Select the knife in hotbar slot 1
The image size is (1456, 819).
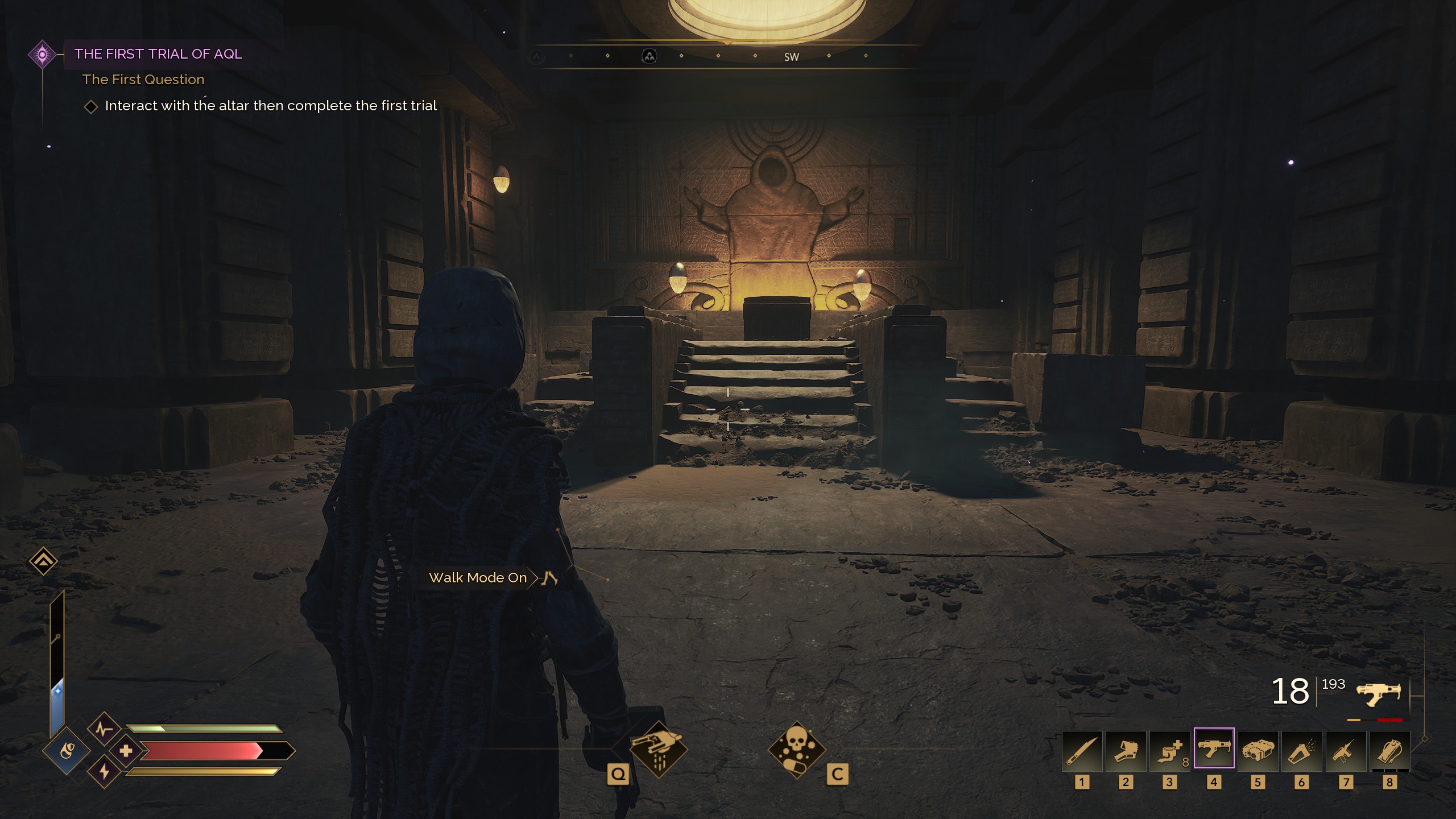[1082, 751]
